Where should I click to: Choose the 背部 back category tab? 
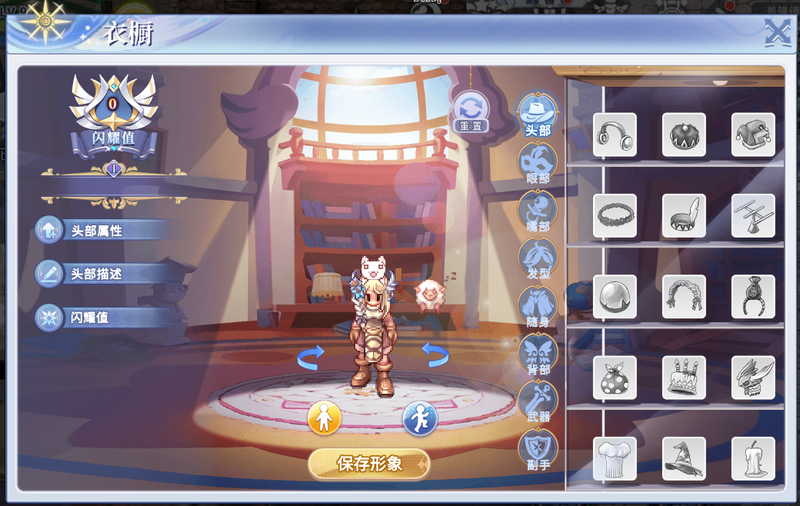point(538,353)
